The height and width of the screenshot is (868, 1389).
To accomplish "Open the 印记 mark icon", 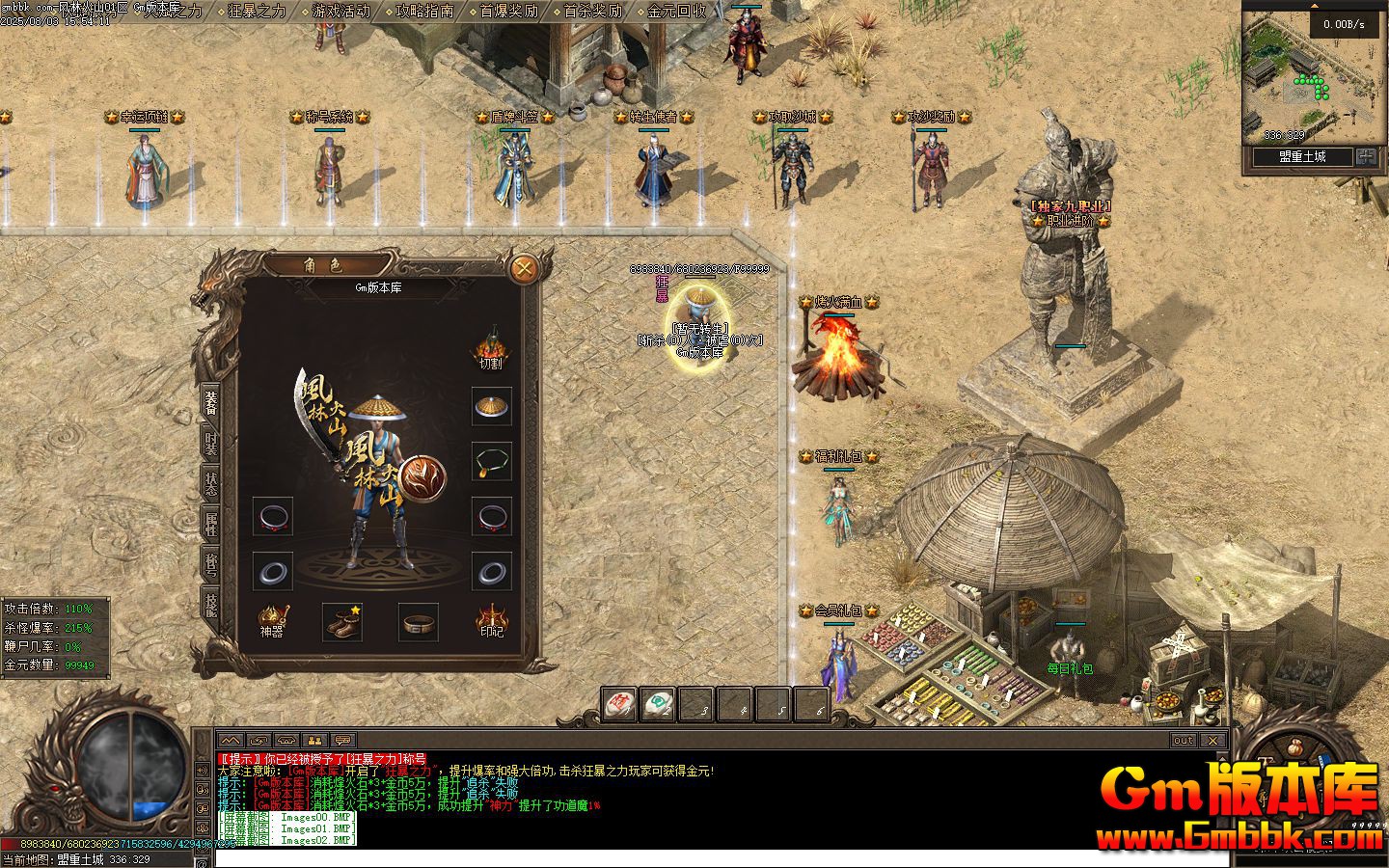I will click(491, 620).
